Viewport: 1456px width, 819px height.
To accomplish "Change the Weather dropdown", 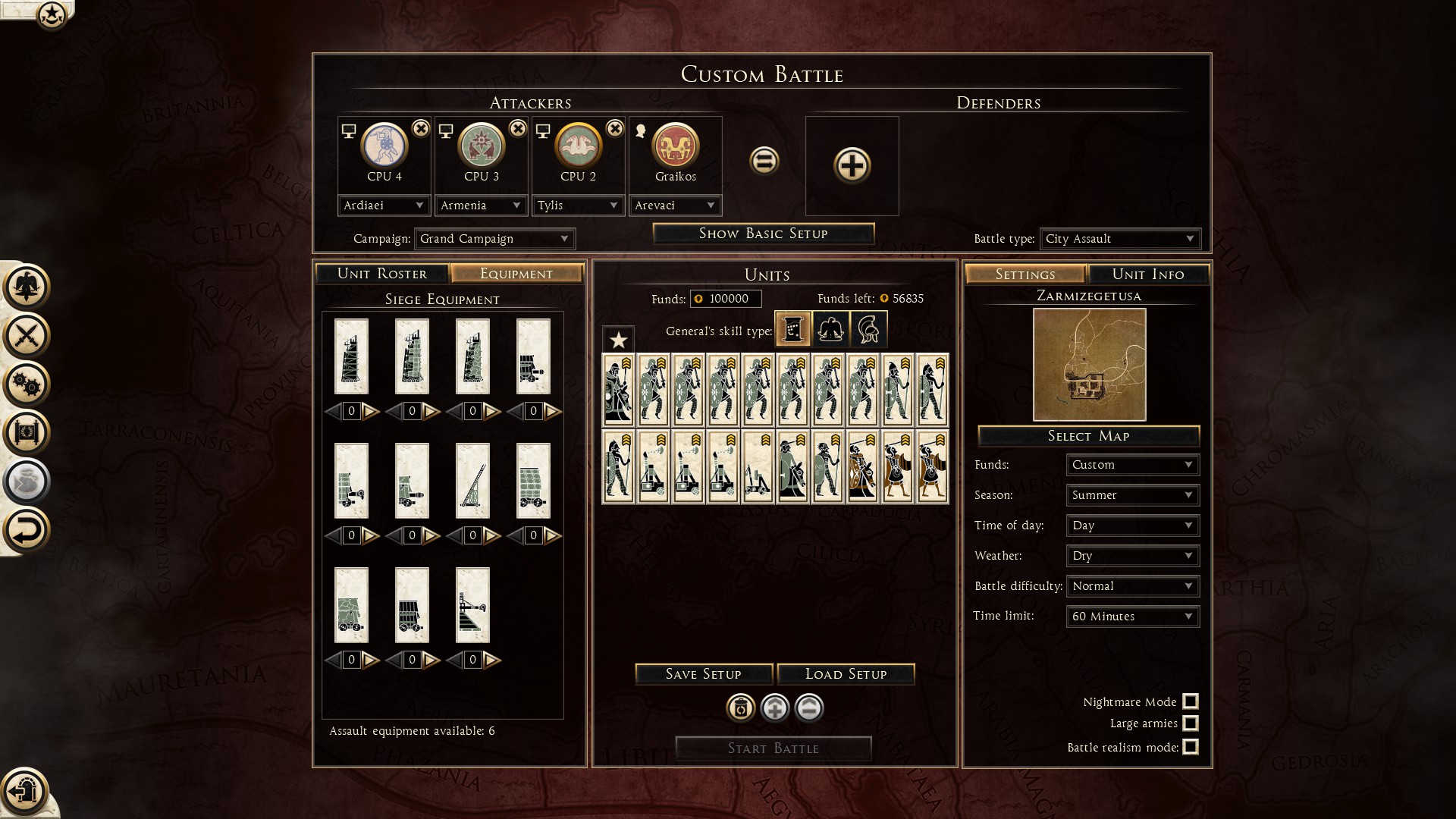I will (x=1132, y=556).
